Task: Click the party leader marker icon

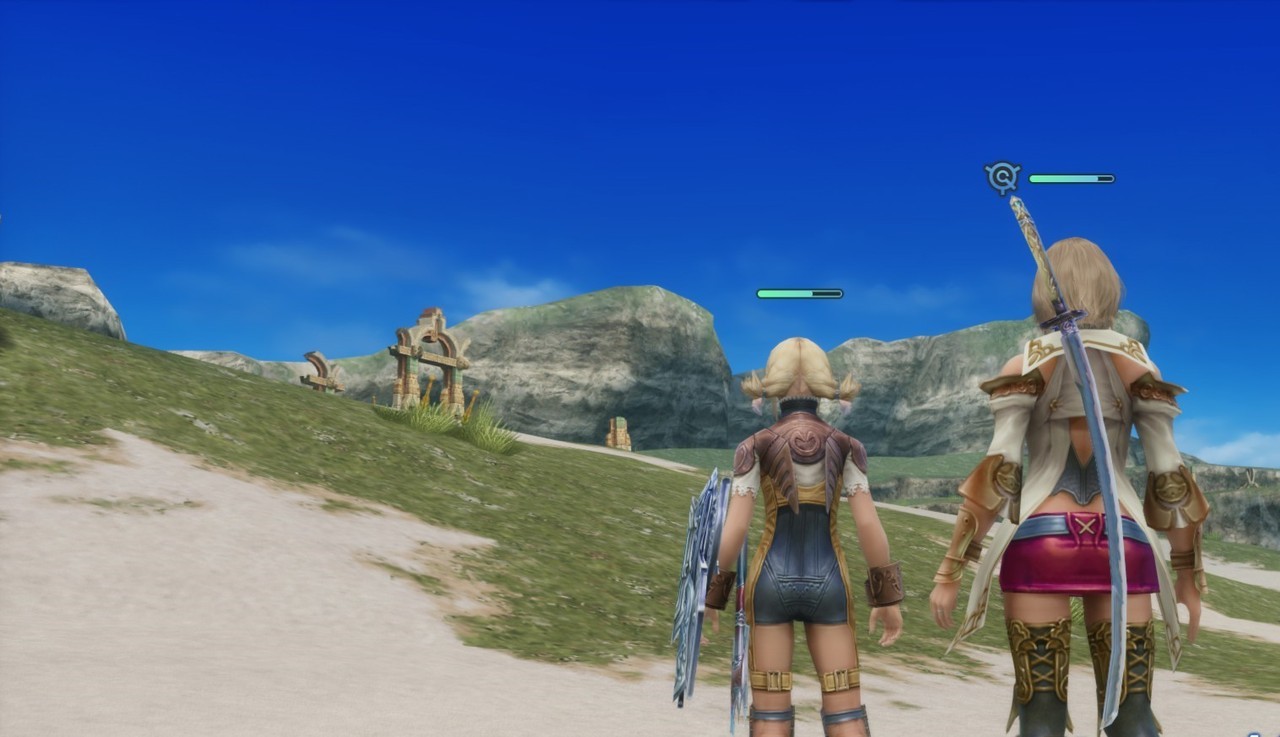Action: coord(1001,178)
